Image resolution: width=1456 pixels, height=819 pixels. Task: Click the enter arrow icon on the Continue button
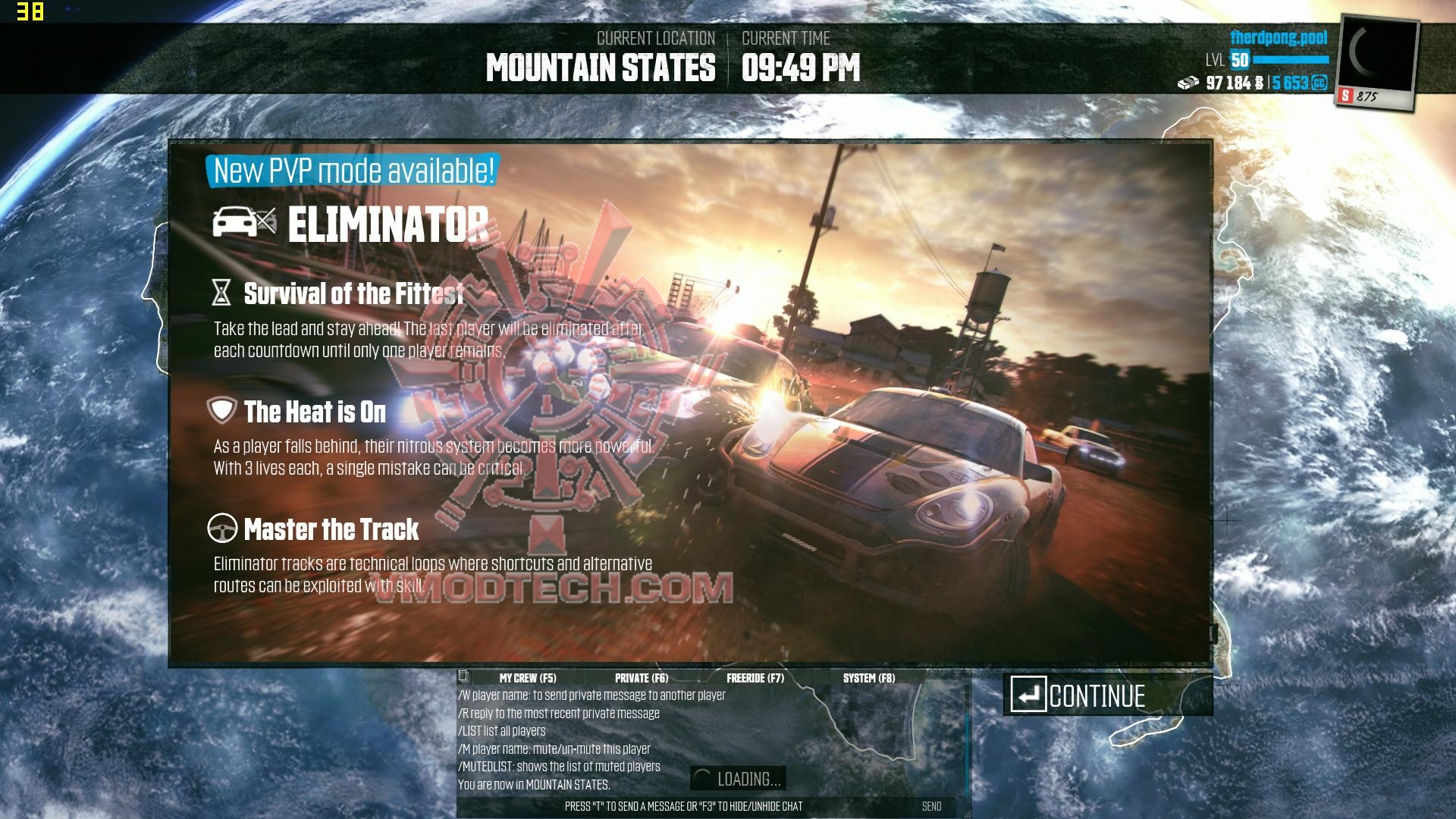[1028, 695]
